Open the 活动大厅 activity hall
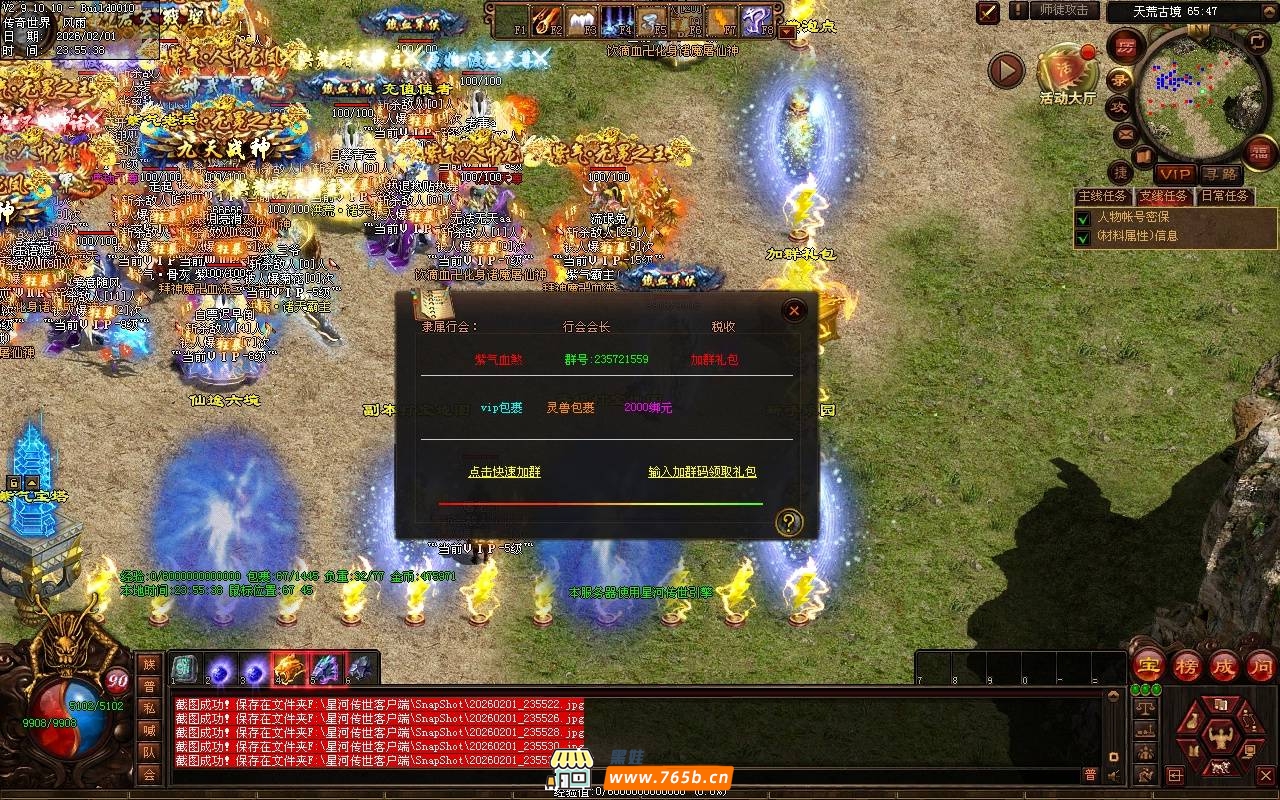Viewport: 1280px width, 800px height. coord(1066,72)
